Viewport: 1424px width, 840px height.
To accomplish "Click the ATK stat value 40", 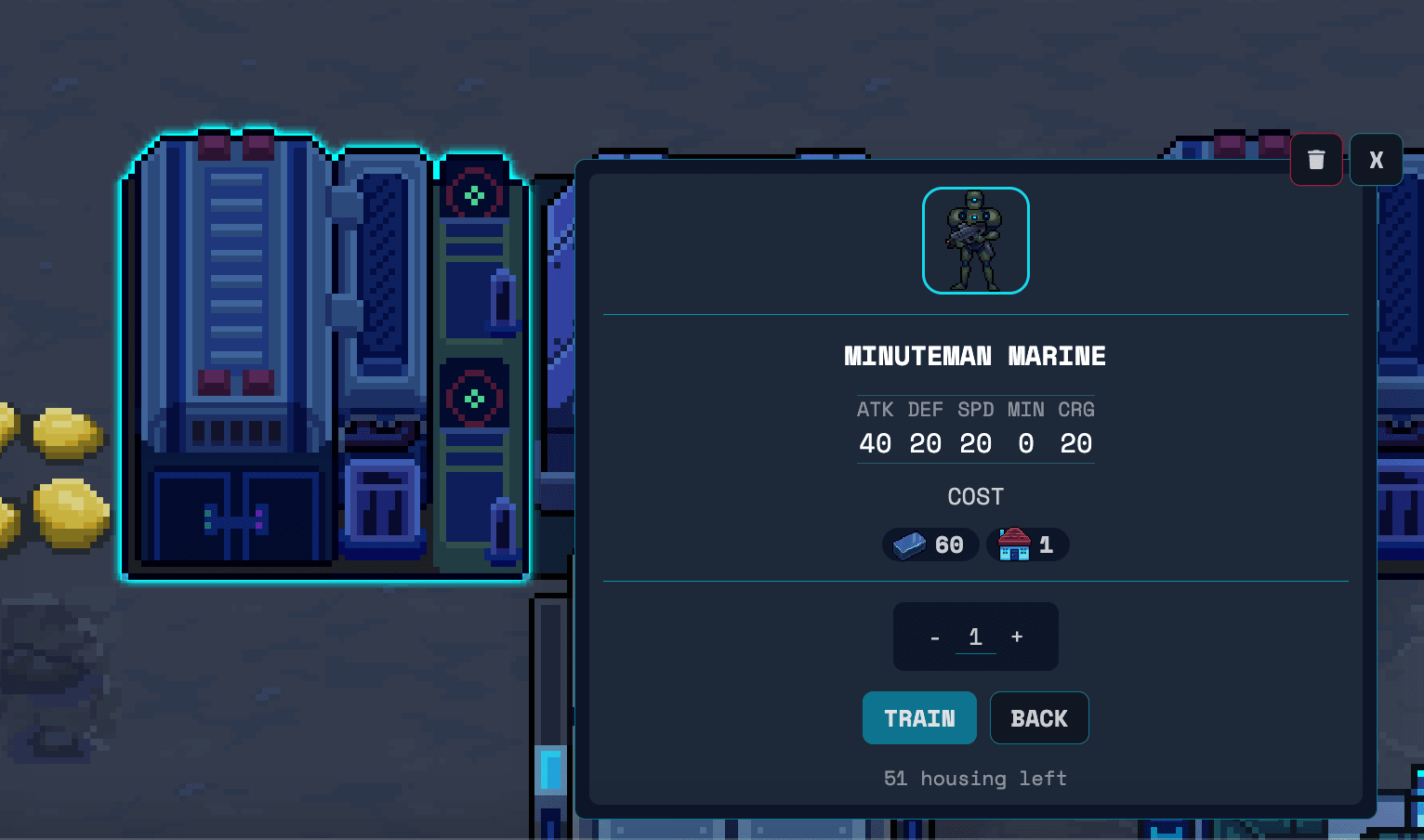I will (x=875, y=443).
